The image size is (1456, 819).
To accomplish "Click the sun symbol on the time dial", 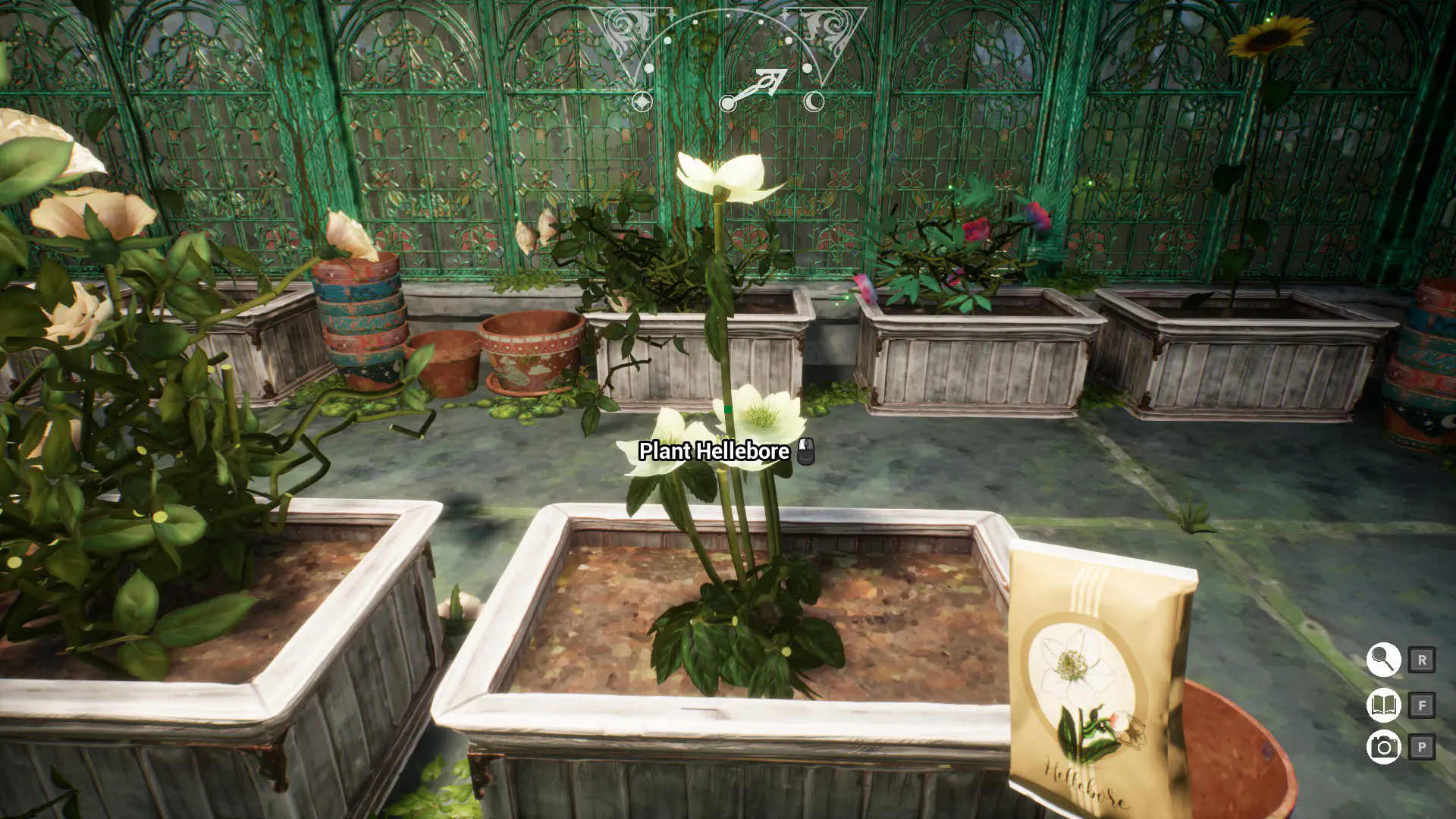I will [x=642, y=102].
